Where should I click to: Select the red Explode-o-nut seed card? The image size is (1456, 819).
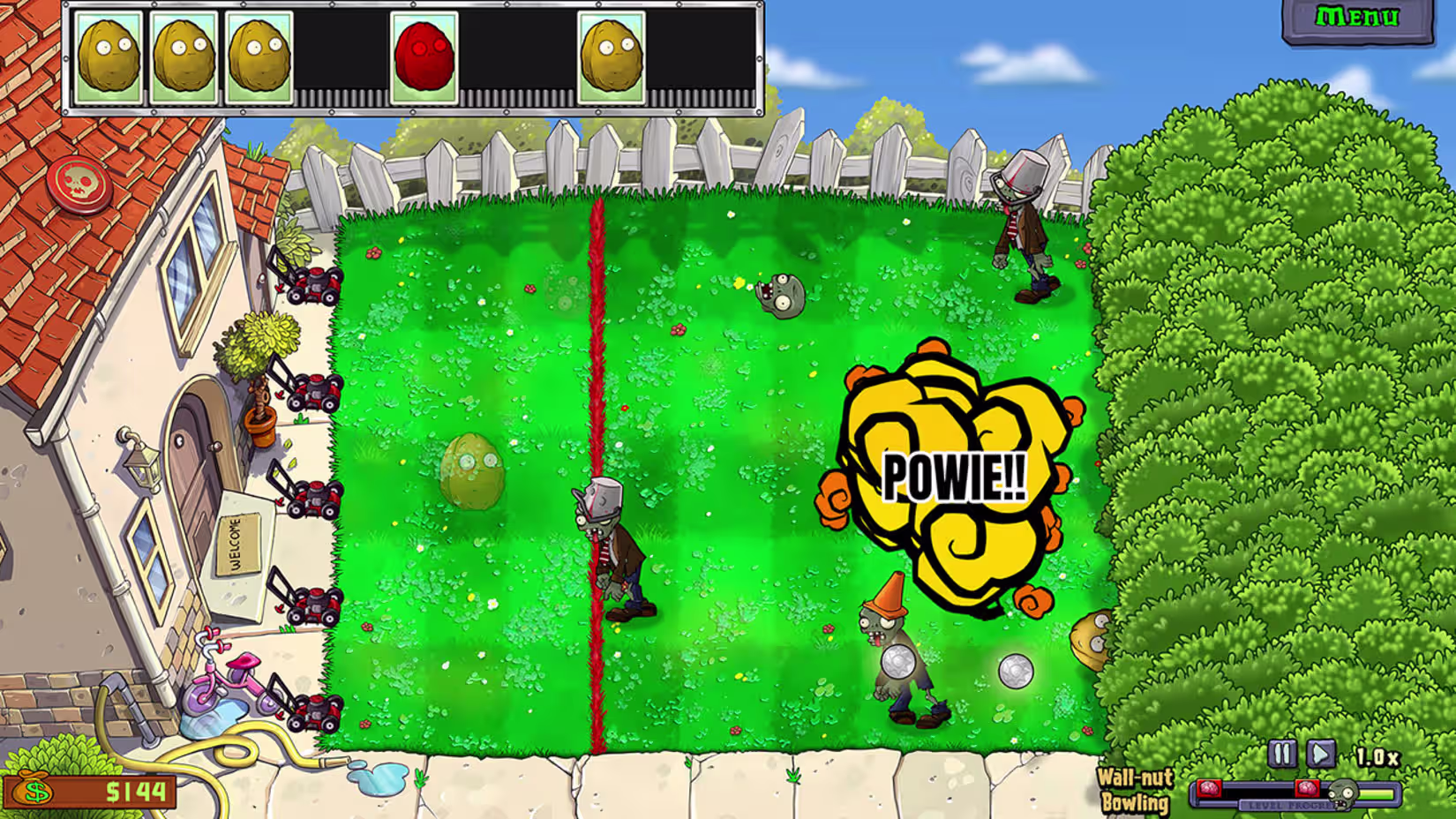[x=426, y=55]
